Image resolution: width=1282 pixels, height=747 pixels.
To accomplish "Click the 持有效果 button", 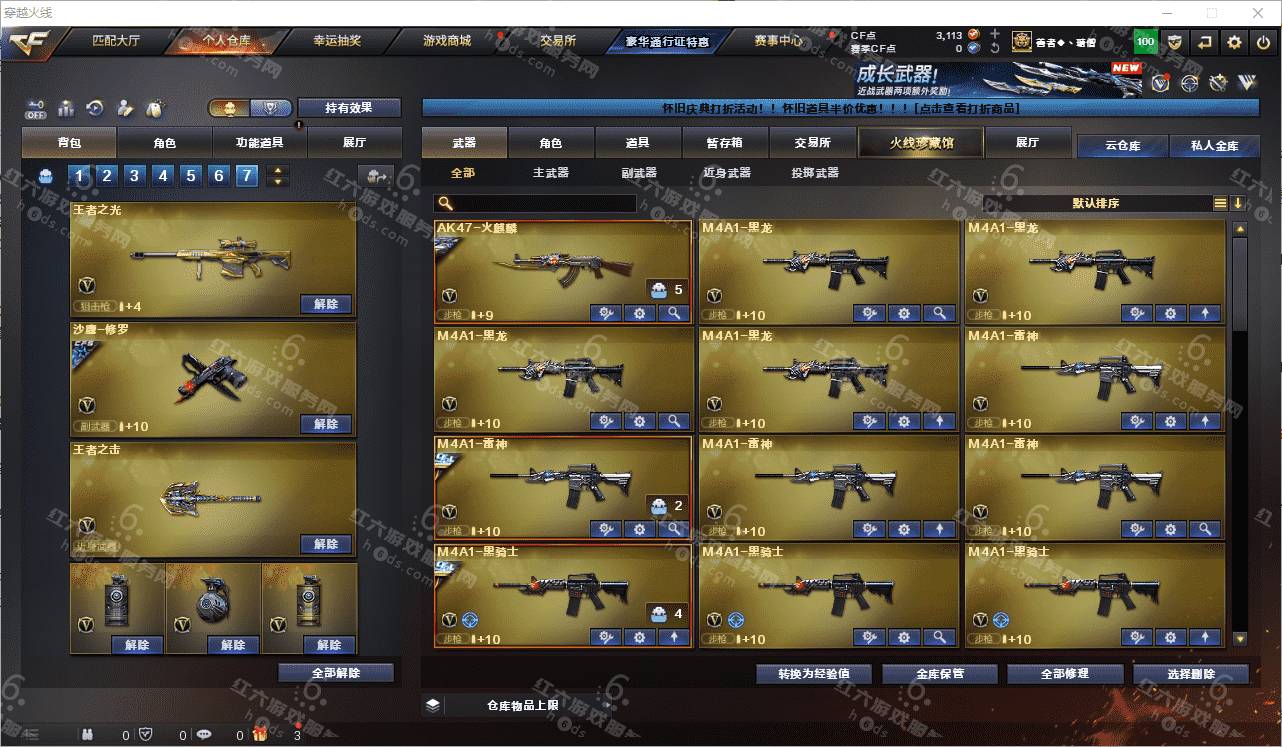I will 349,108.
